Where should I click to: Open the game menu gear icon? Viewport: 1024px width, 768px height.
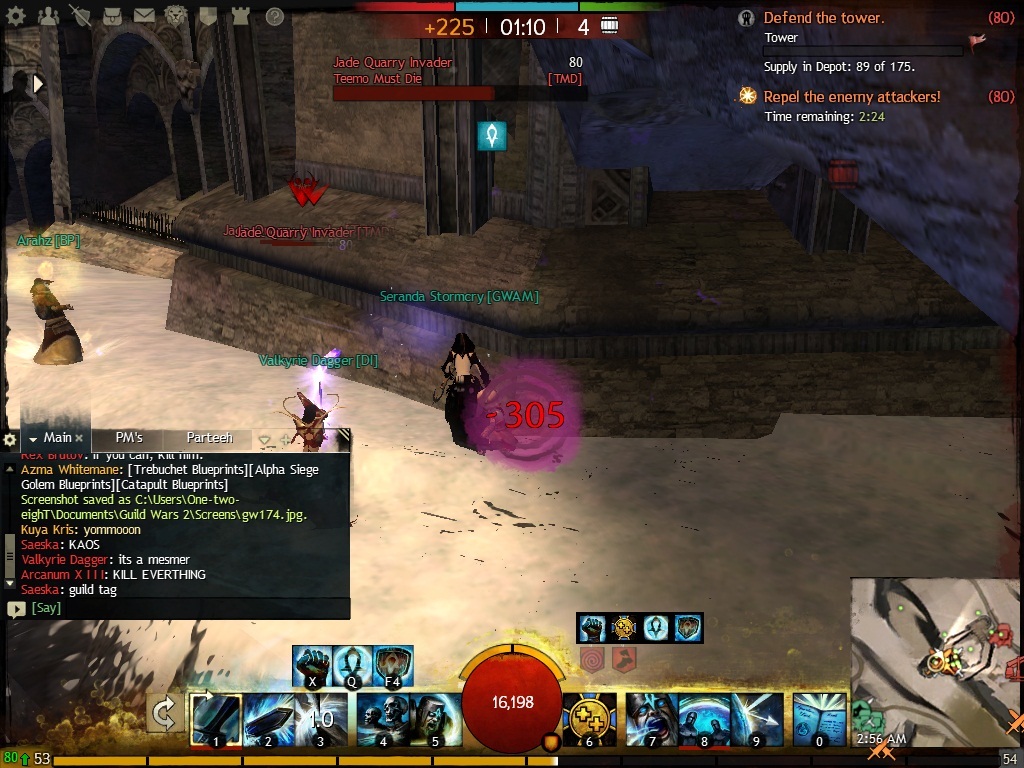(x=17, y=16)
